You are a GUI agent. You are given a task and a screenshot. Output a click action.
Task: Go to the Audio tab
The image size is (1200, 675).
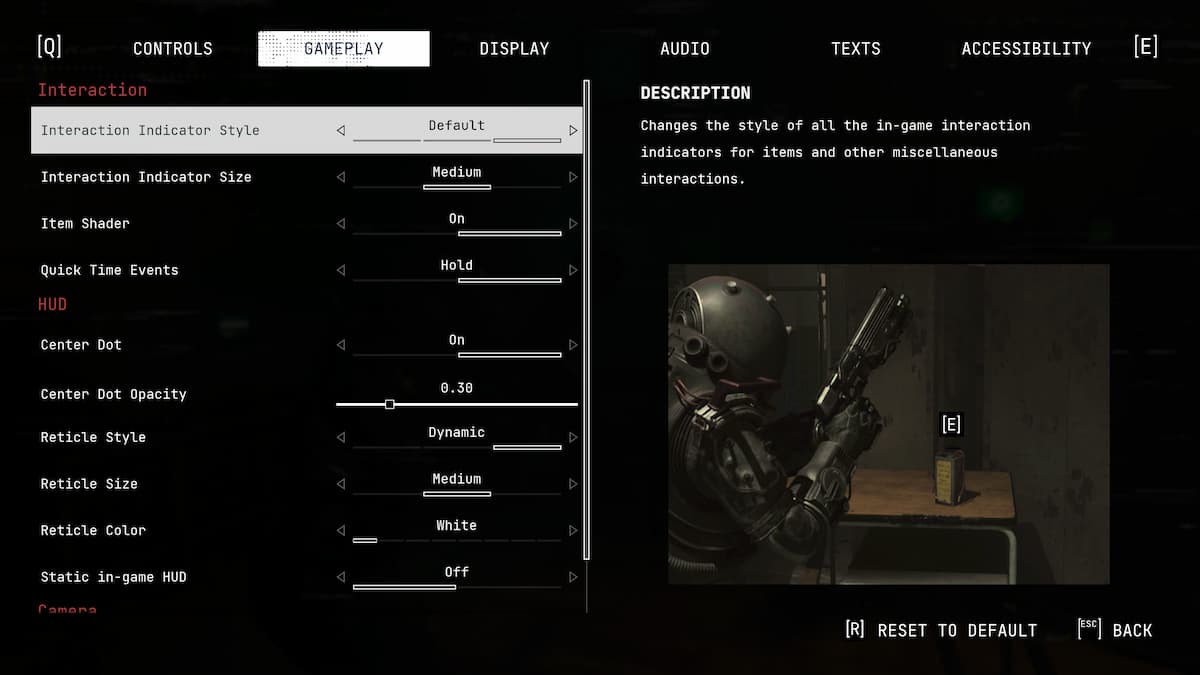tap(685, 48)
